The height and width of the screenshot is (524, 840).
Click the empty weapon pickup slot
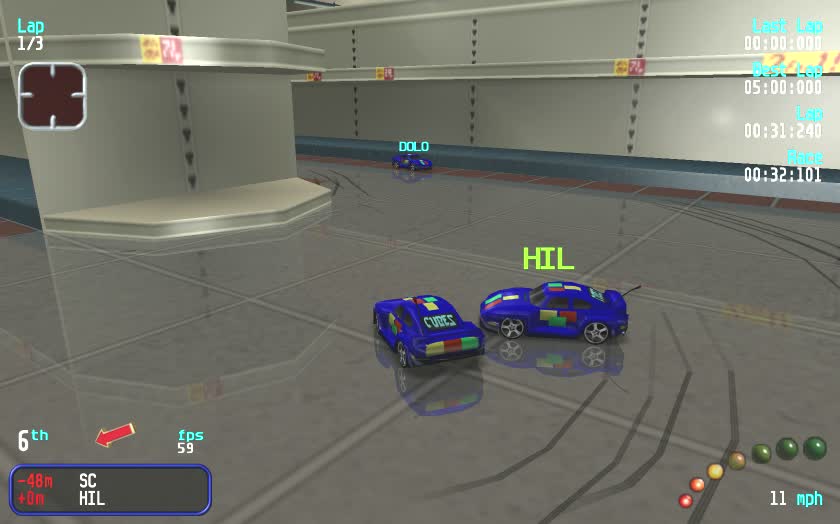(52, 96)
